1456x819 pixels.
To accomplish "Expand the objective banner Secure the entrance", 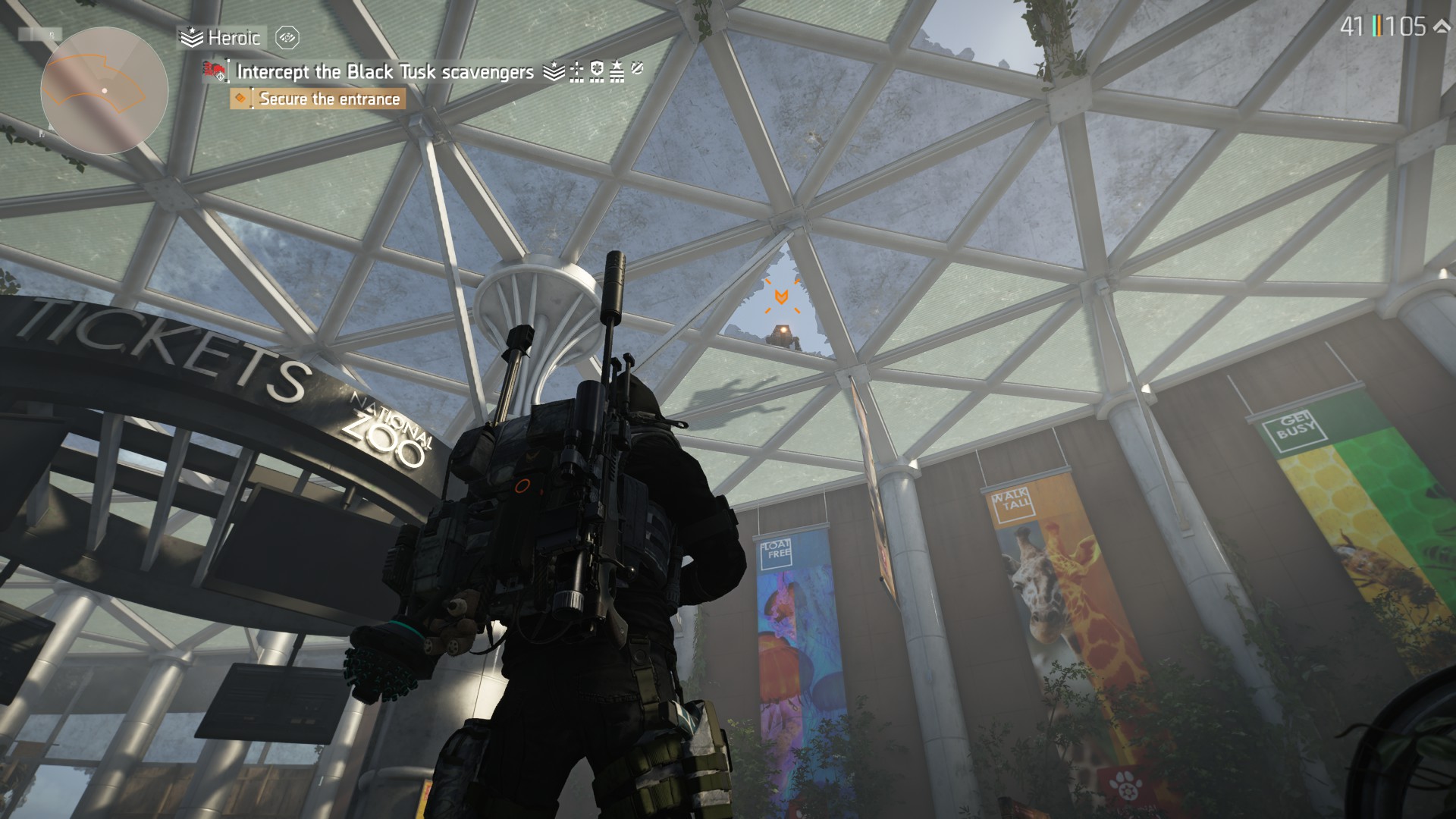I will click(329, 99).
